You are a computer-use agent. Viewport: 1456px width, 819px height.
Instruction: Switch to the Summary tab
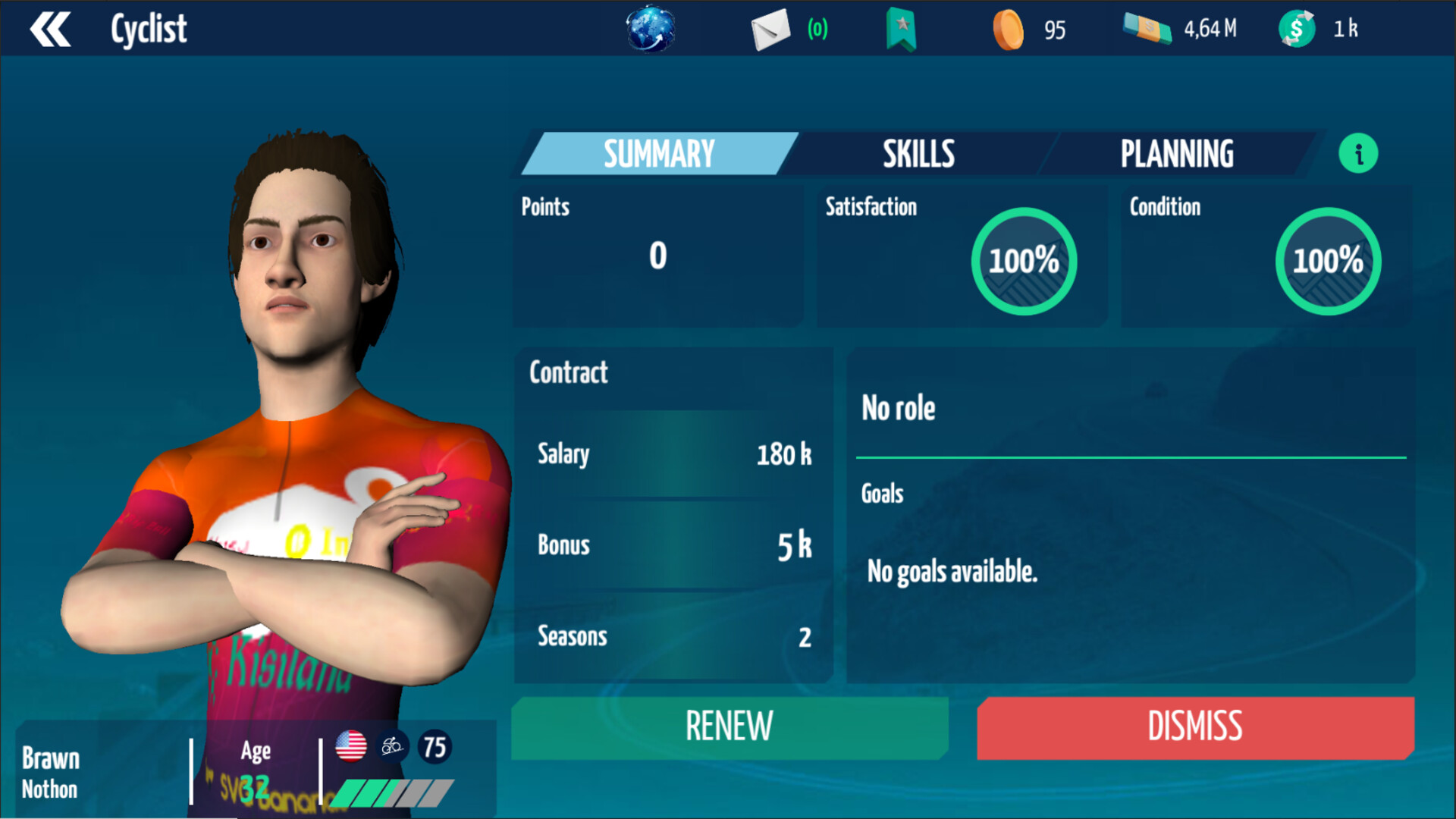658,154
